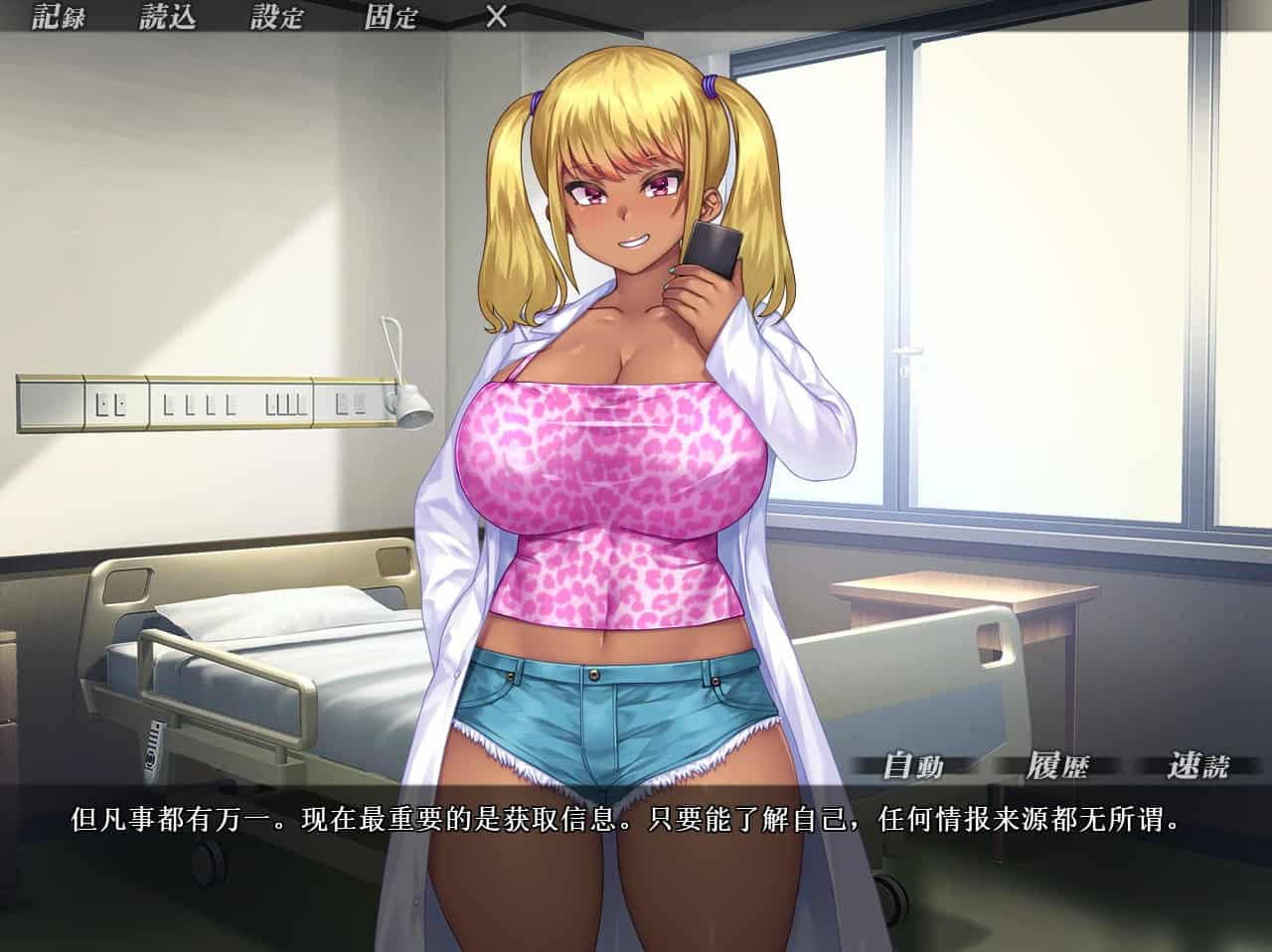
Task: Toggle the 固定 menu lock
Action: [x=391, y=17]
